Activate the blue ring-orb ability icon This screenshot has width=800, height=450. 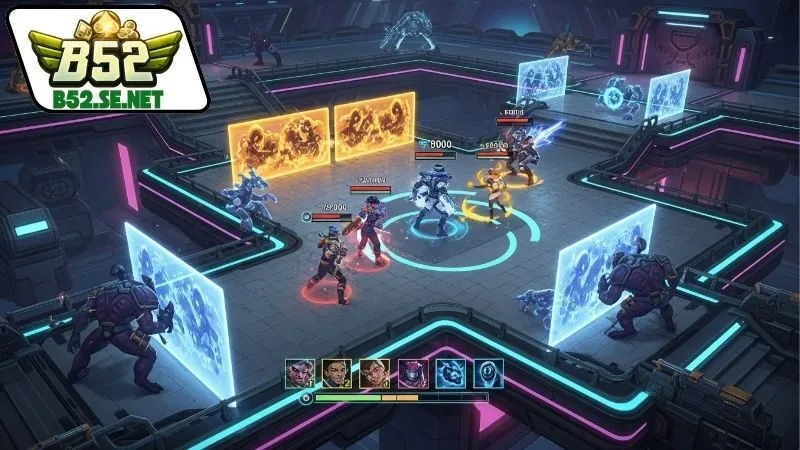click(x=488, y=373)
